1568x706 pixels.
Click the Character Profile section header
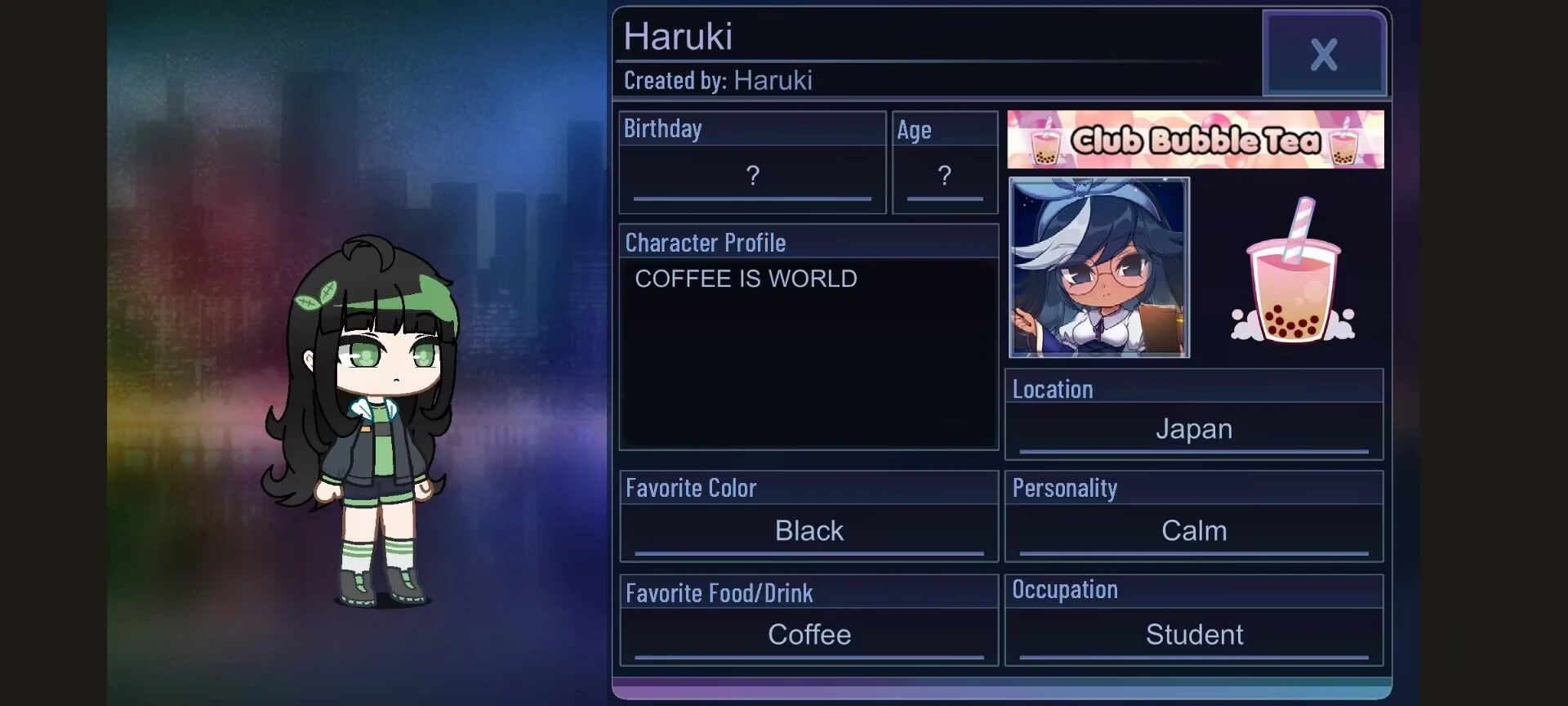[x=706, y=242]
